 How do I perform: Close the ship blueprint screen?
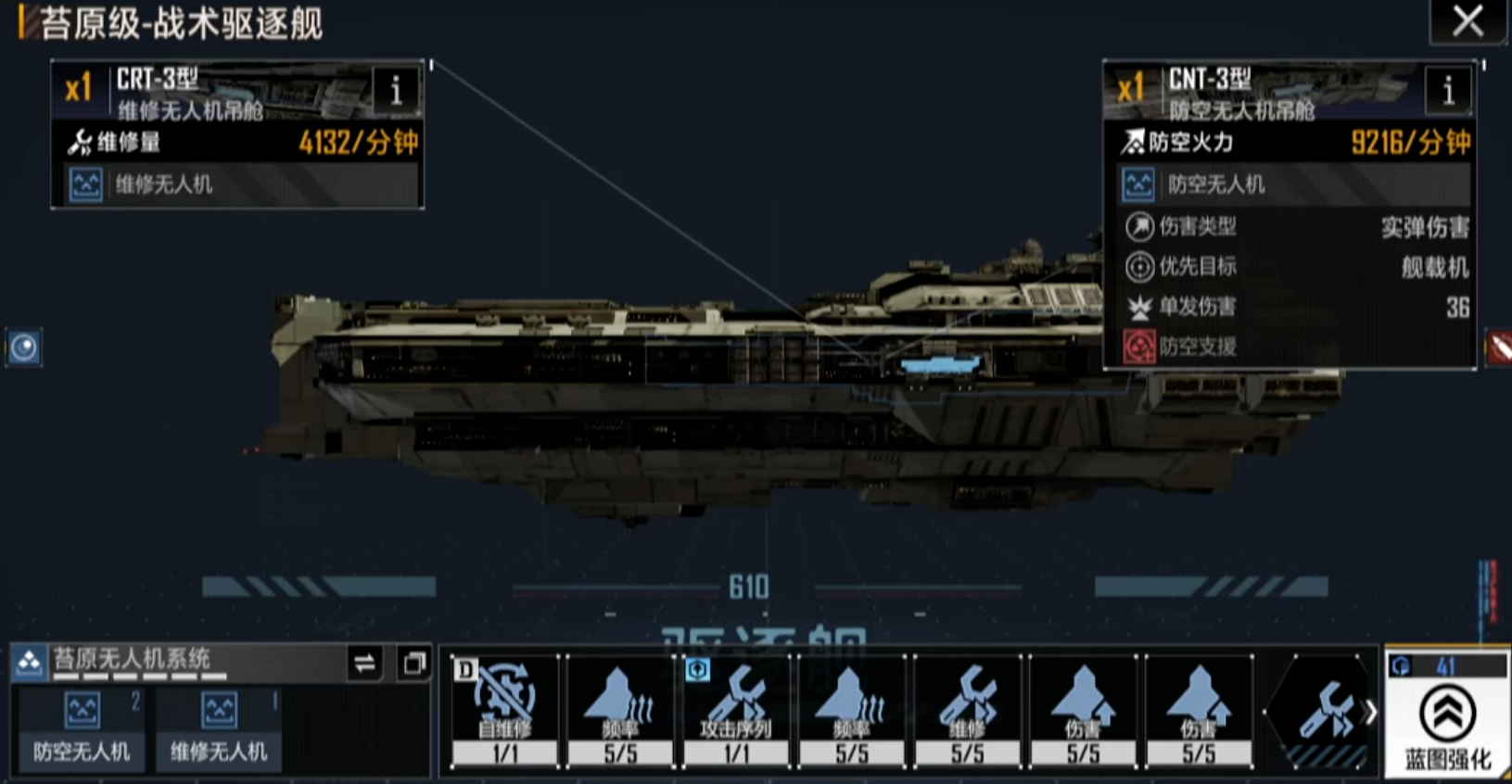coord(1468,20)
